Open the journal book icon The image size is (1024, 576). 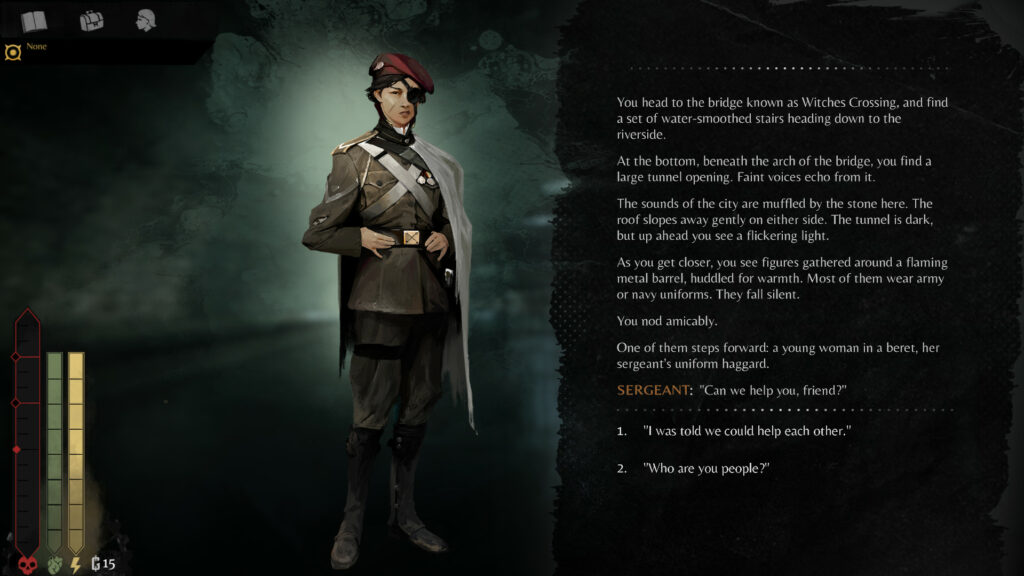tap(34, 20)
